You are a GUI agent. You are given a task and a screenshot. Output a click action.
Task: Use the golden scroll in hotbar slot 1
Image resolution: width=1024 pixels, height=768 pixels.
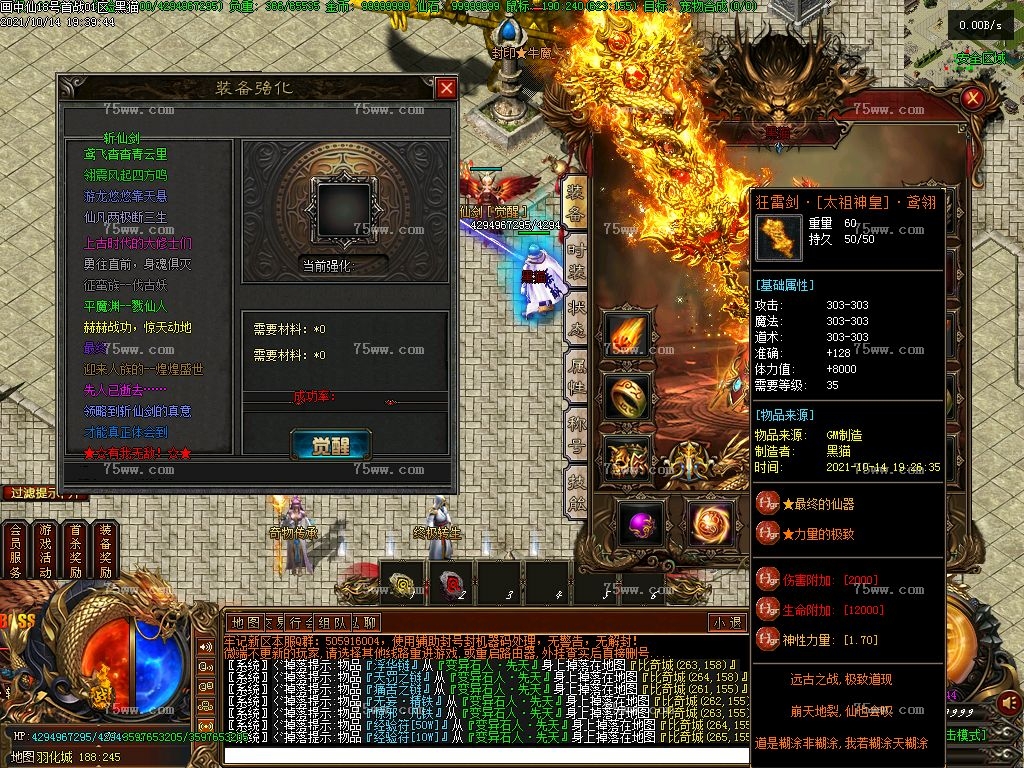click(404, 583)
